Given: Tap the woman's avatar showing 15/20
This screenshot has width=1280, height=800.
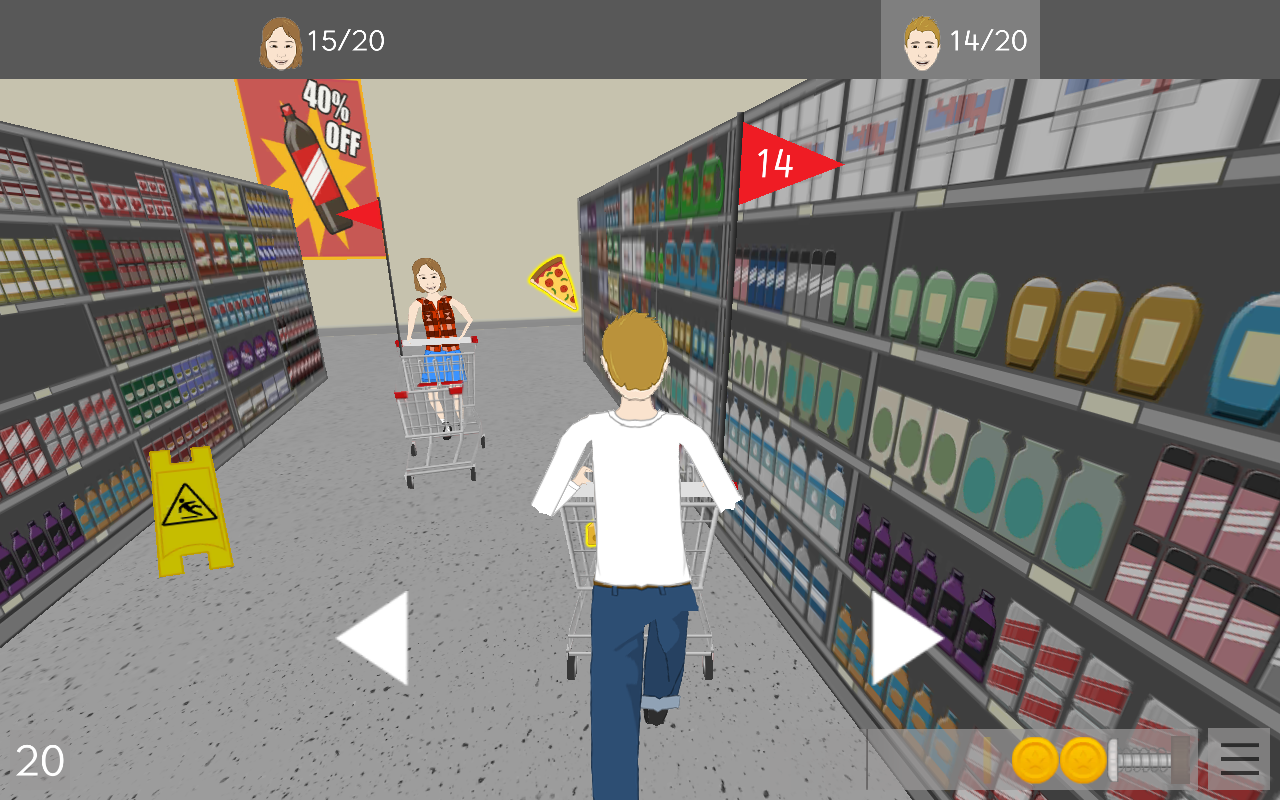Looking at the screenshot, I should click(x=283, y=40).
